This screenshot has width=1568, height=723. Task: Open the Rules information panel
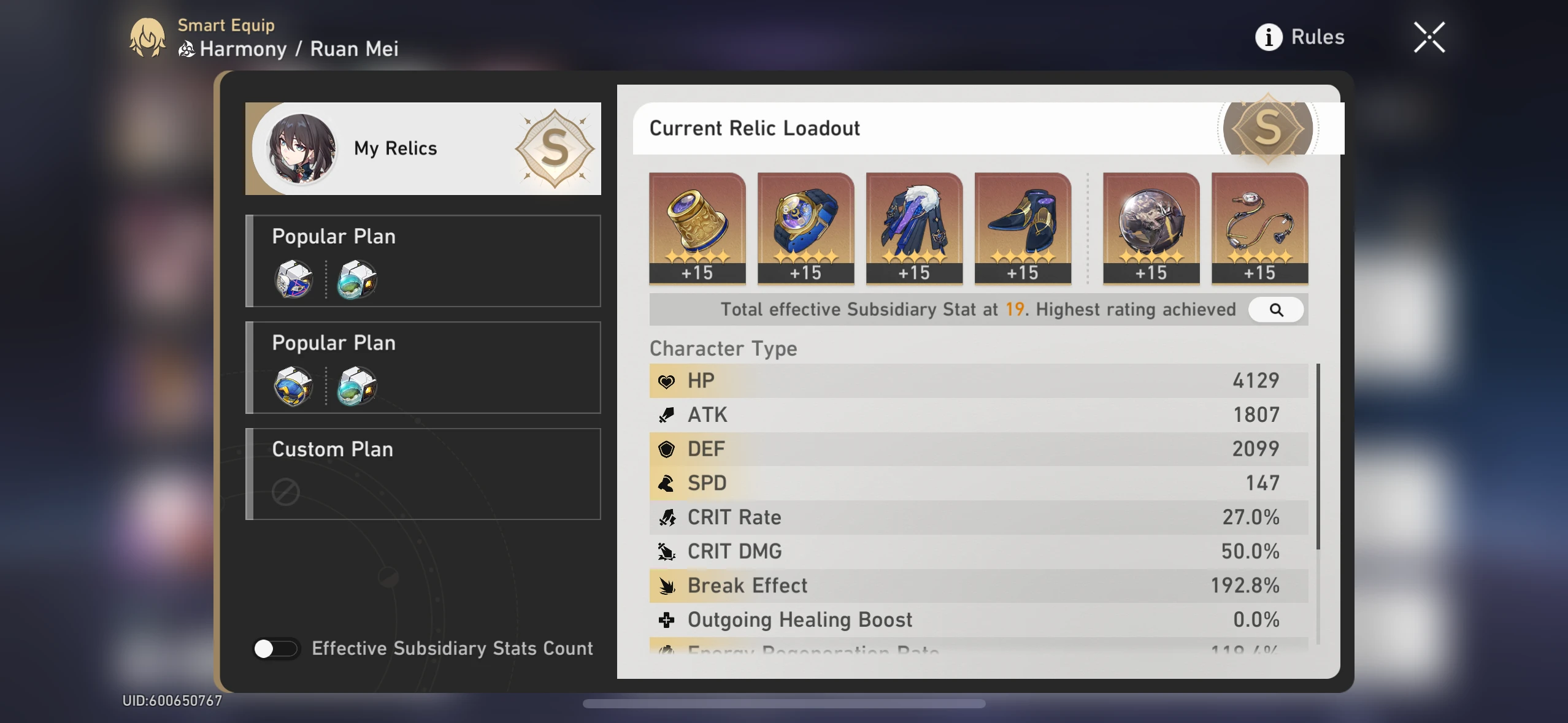(1300, 36)
